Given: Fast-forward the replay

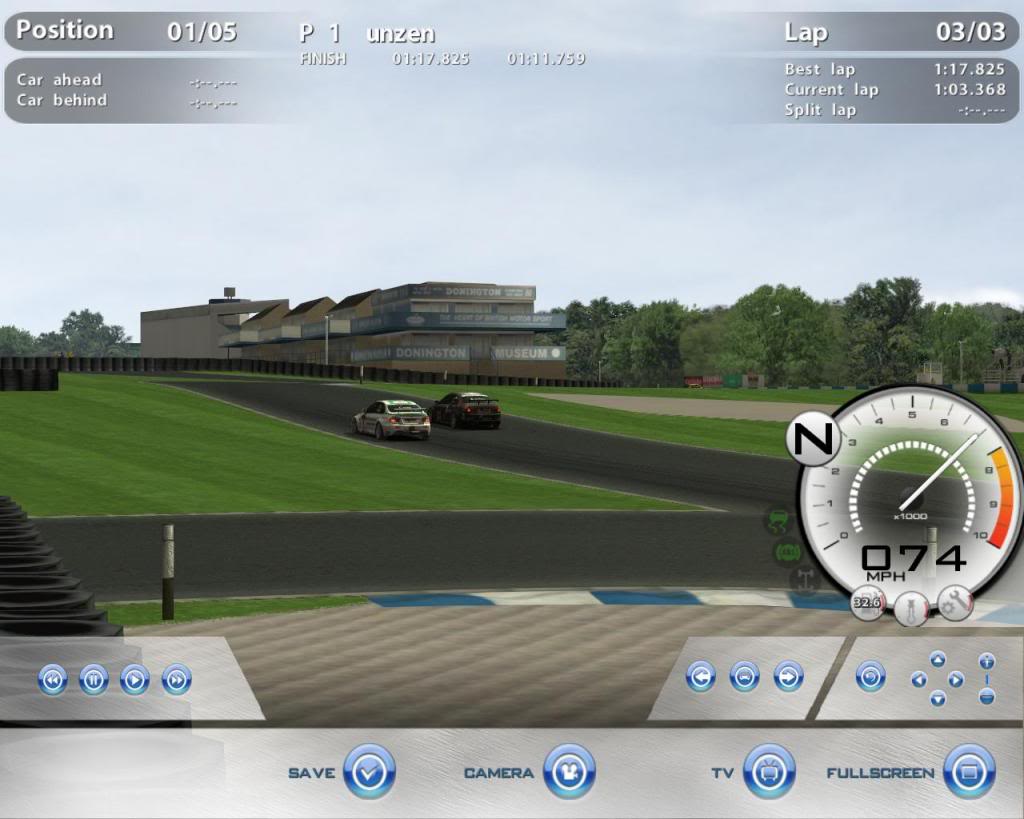Looking at the screenshot, I should tap(176, 680).
